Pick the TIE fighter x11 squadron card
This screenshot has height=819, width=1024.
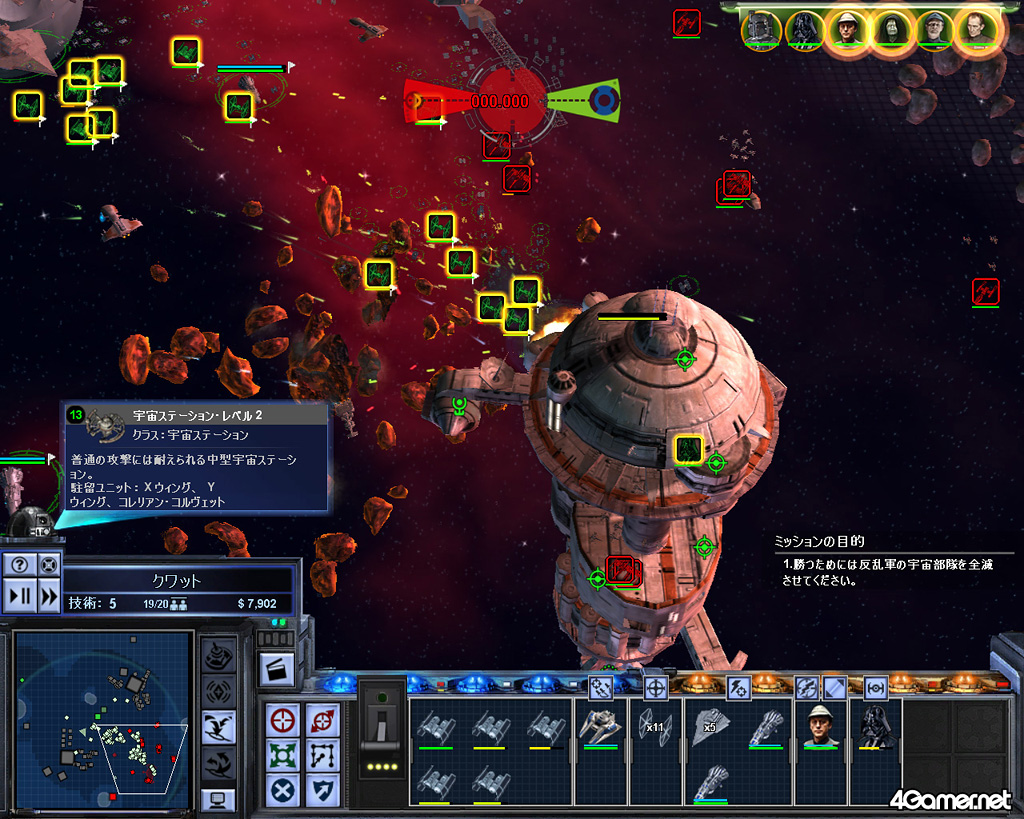point(655,726)
